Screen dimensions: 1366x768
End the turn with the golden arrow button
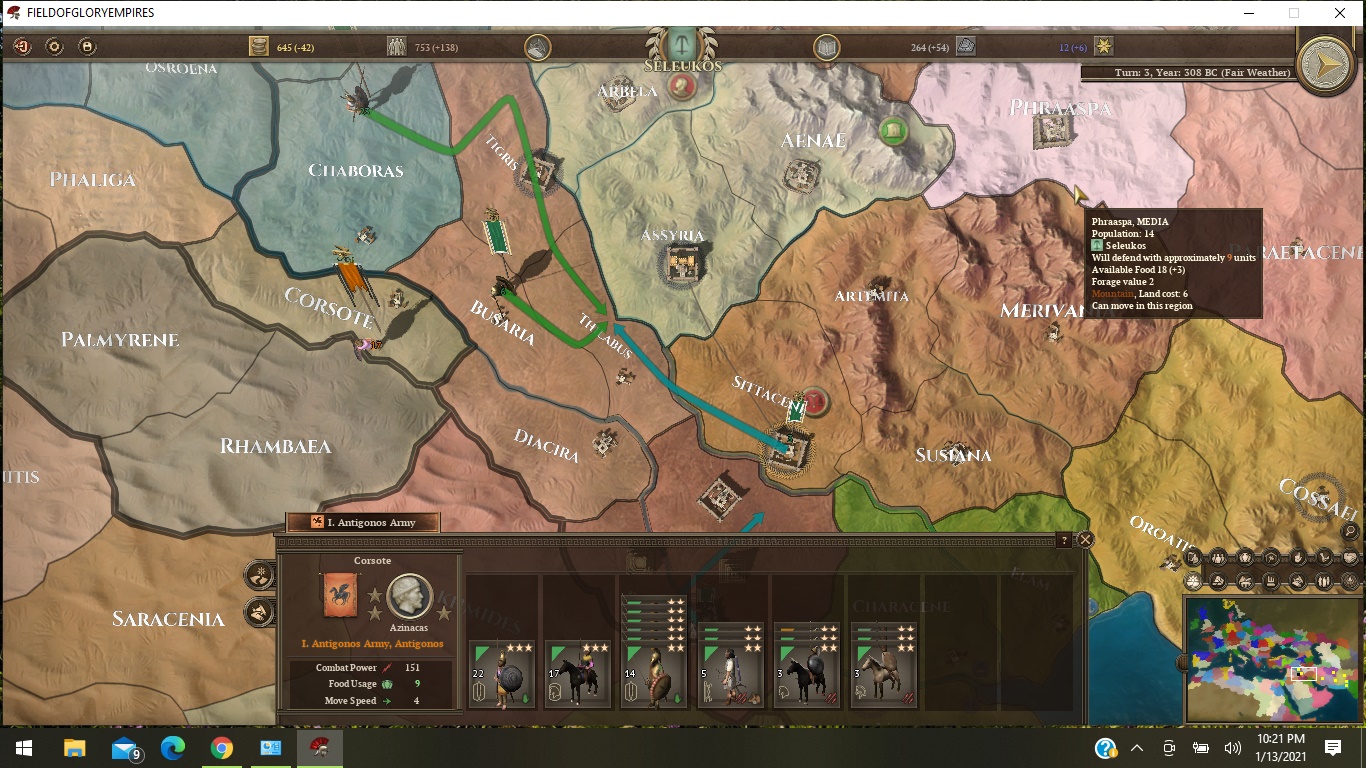point(1325,64)
